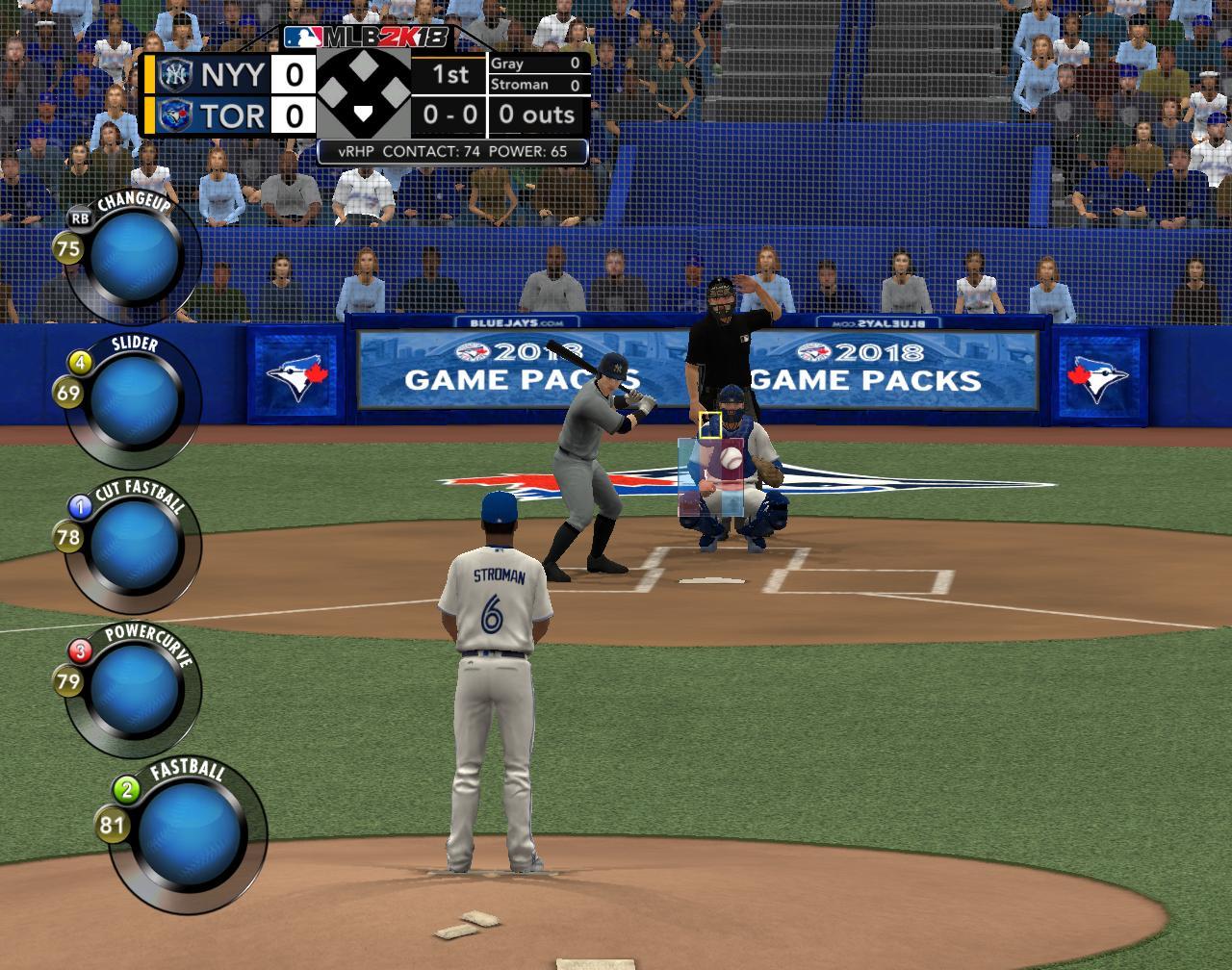The width and height of the screenshot is (1232, 970).
Task: Aim at the yellow pitch target box
Action: click(x=710, y=425)
